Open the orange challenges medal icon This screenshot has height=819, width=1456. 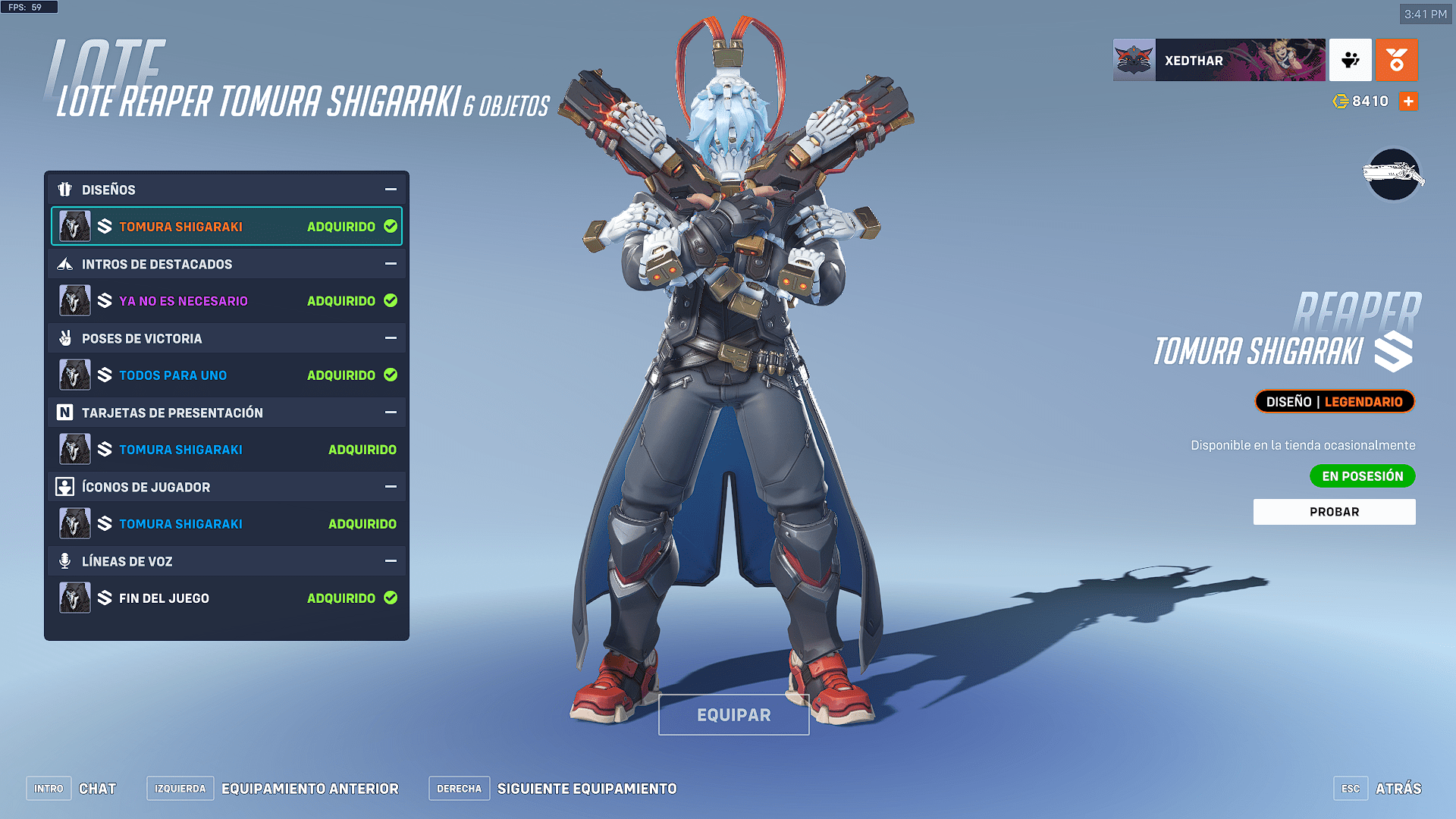tap(1396, 60)
